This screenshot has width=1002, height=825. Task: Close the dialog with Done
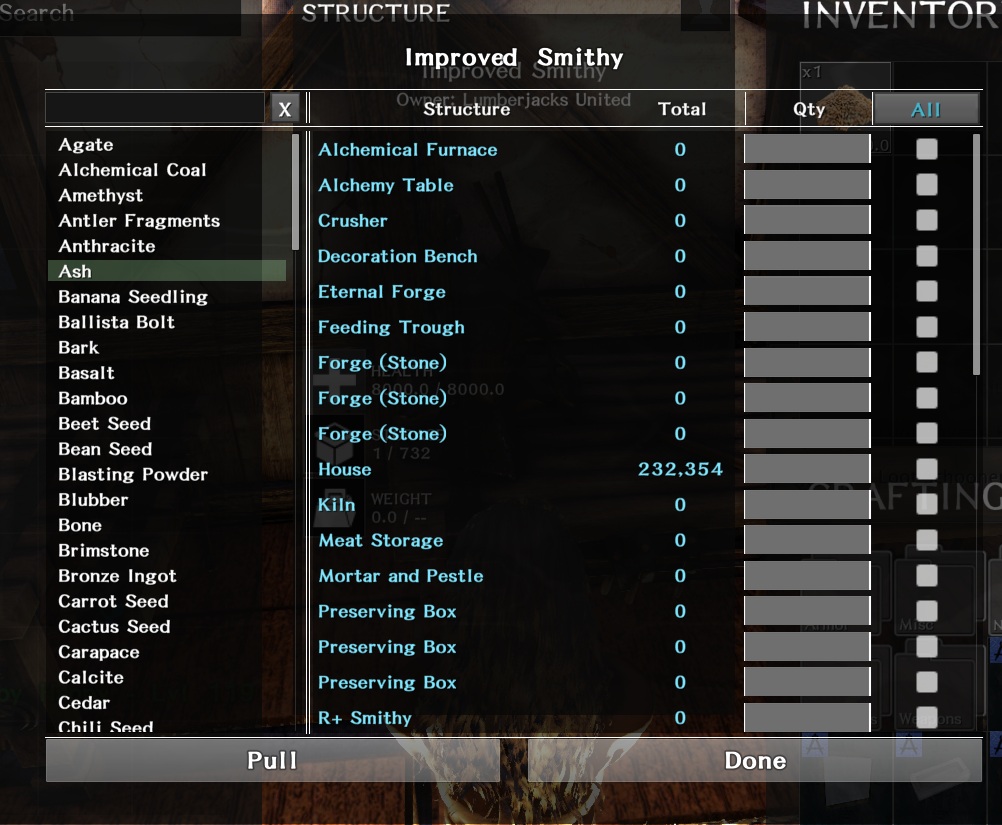(x=755, y=761)
